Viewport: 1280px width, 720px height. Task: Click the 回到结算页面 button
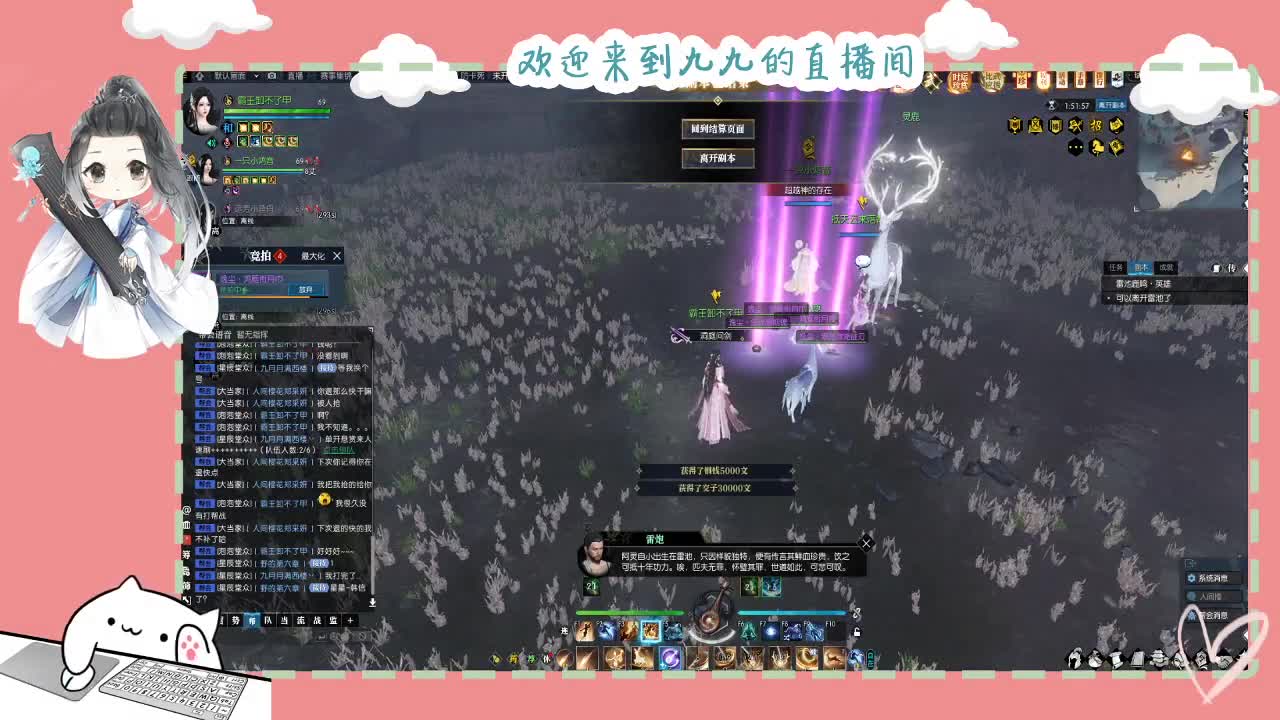[716, 129]
